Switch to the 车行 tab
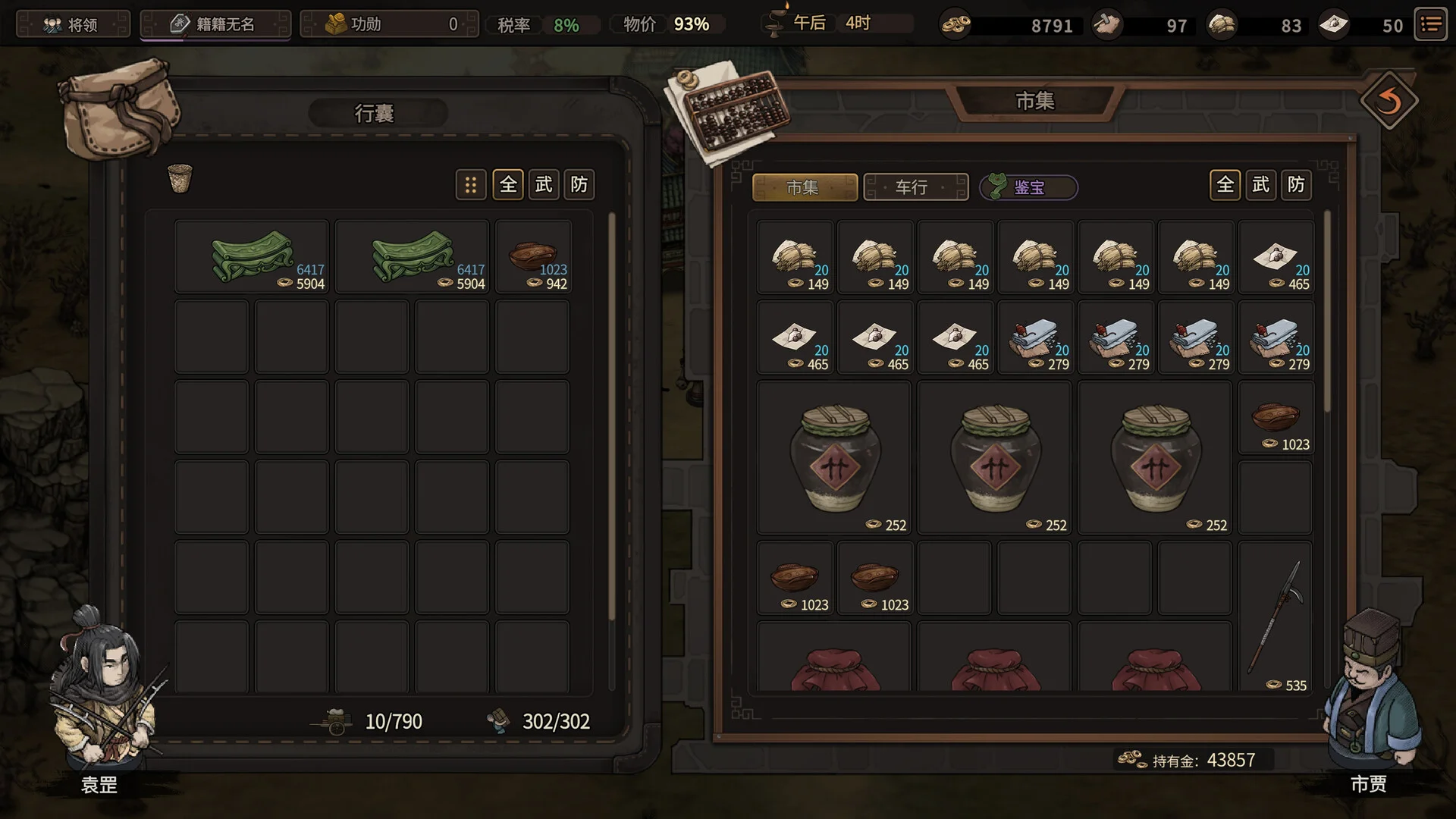This screenshot has height=819, width=1456. [x=915, y=187]
